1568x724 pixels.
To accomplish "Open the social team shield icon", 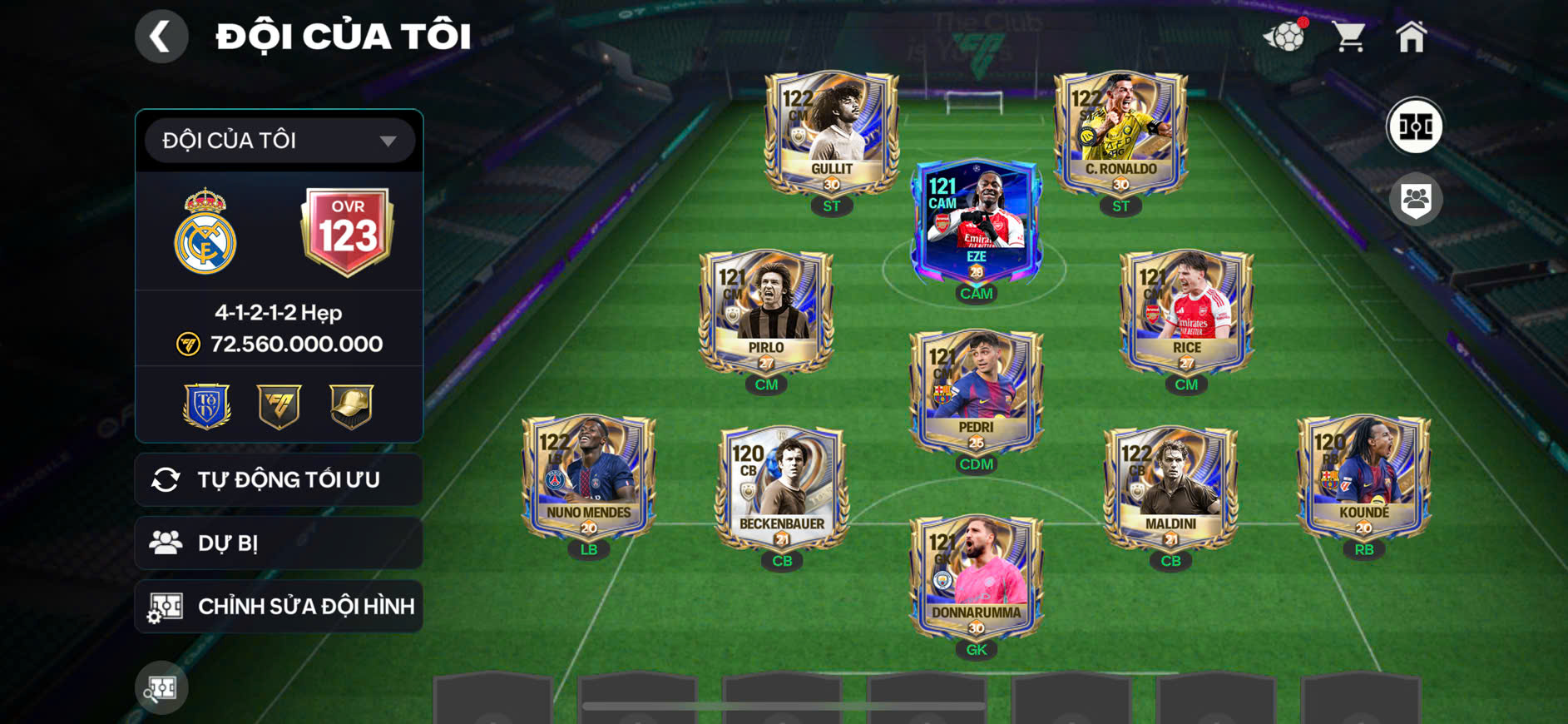I will (1414, 197).
